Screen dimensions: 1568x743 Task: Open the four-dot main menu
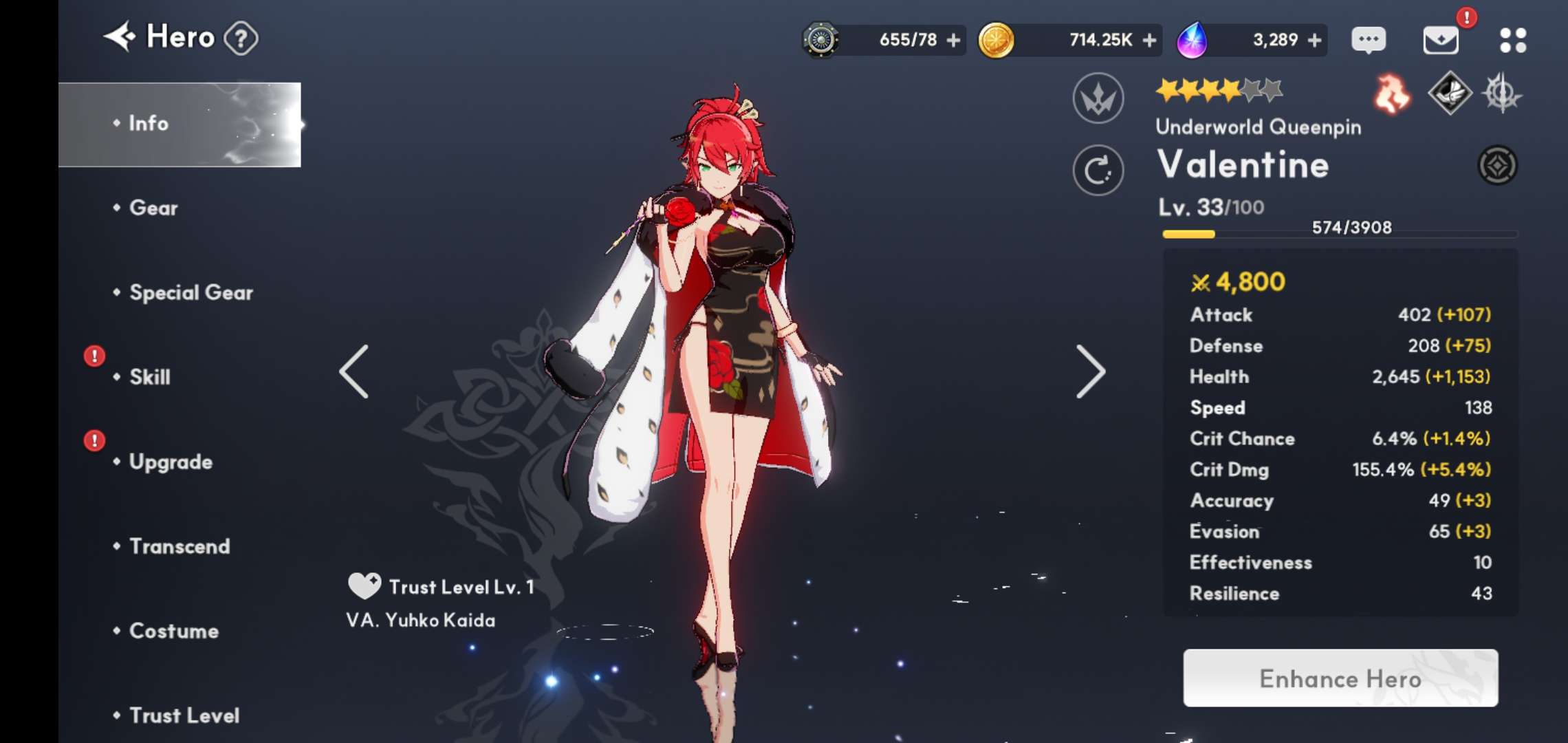pyautogui.click(x=1513, y=40)
